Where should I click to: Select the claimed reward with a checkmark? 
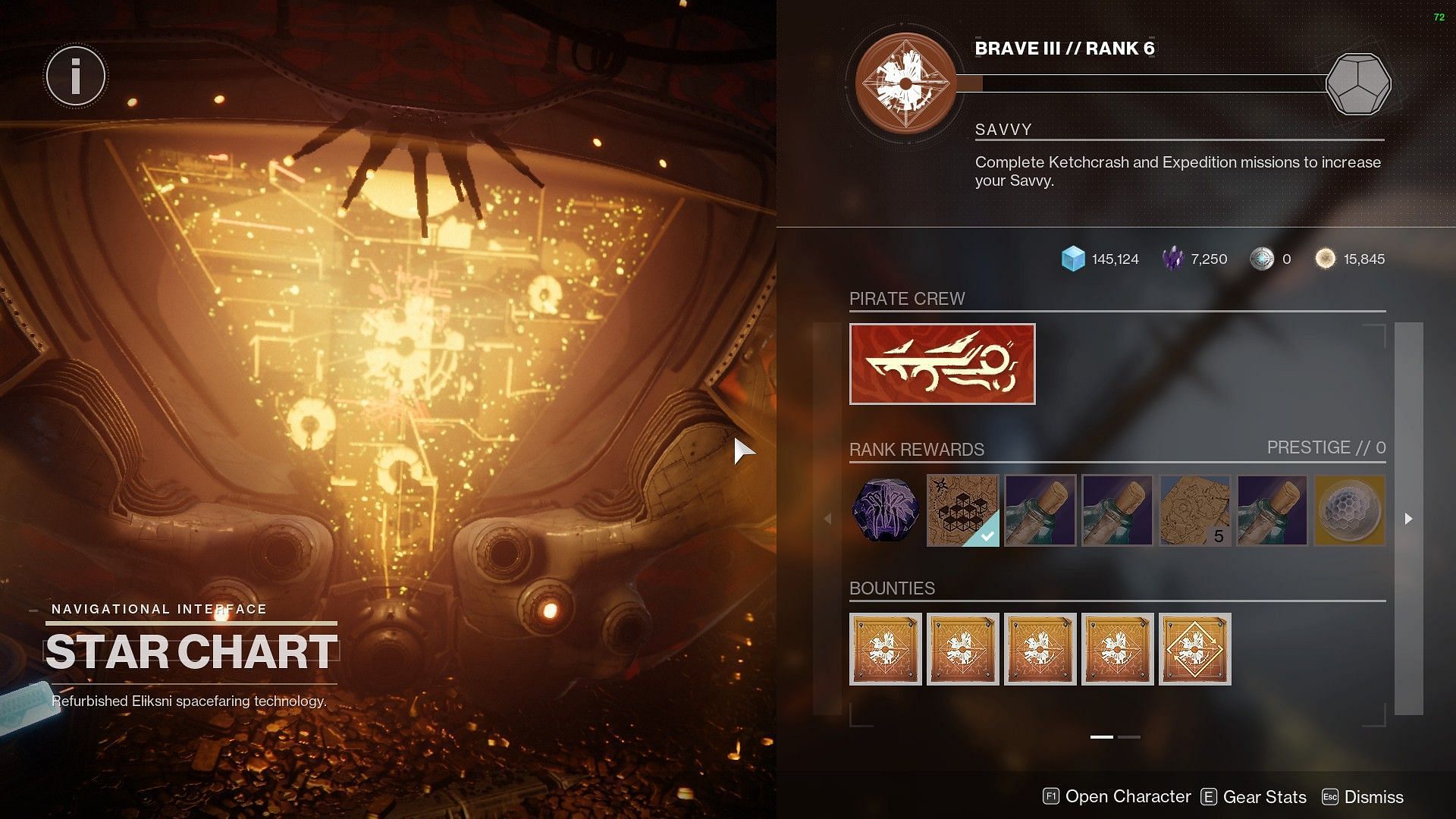962,510
